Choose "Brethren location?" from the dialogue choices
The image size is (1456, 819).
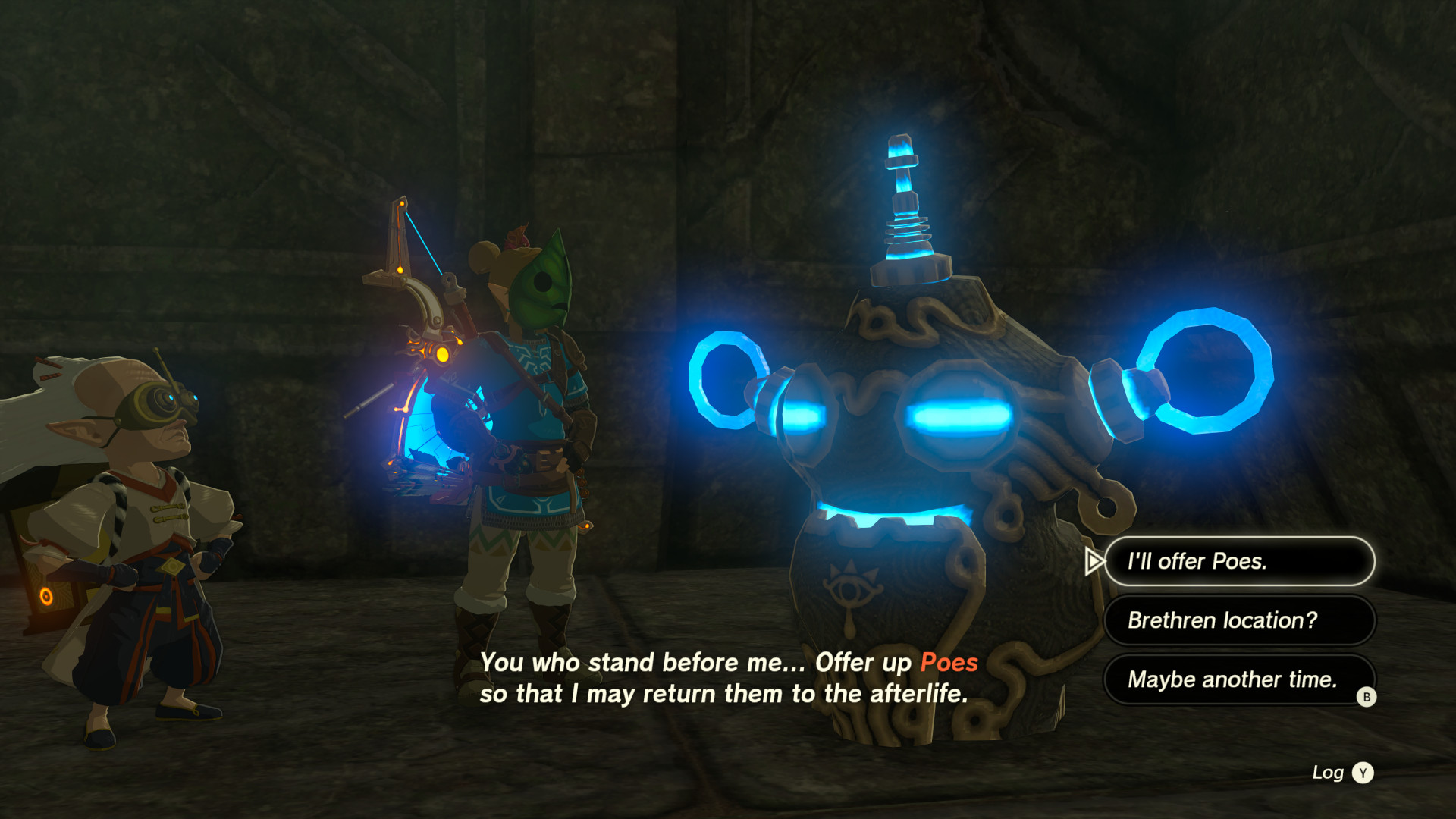(x=1239, y=620)
